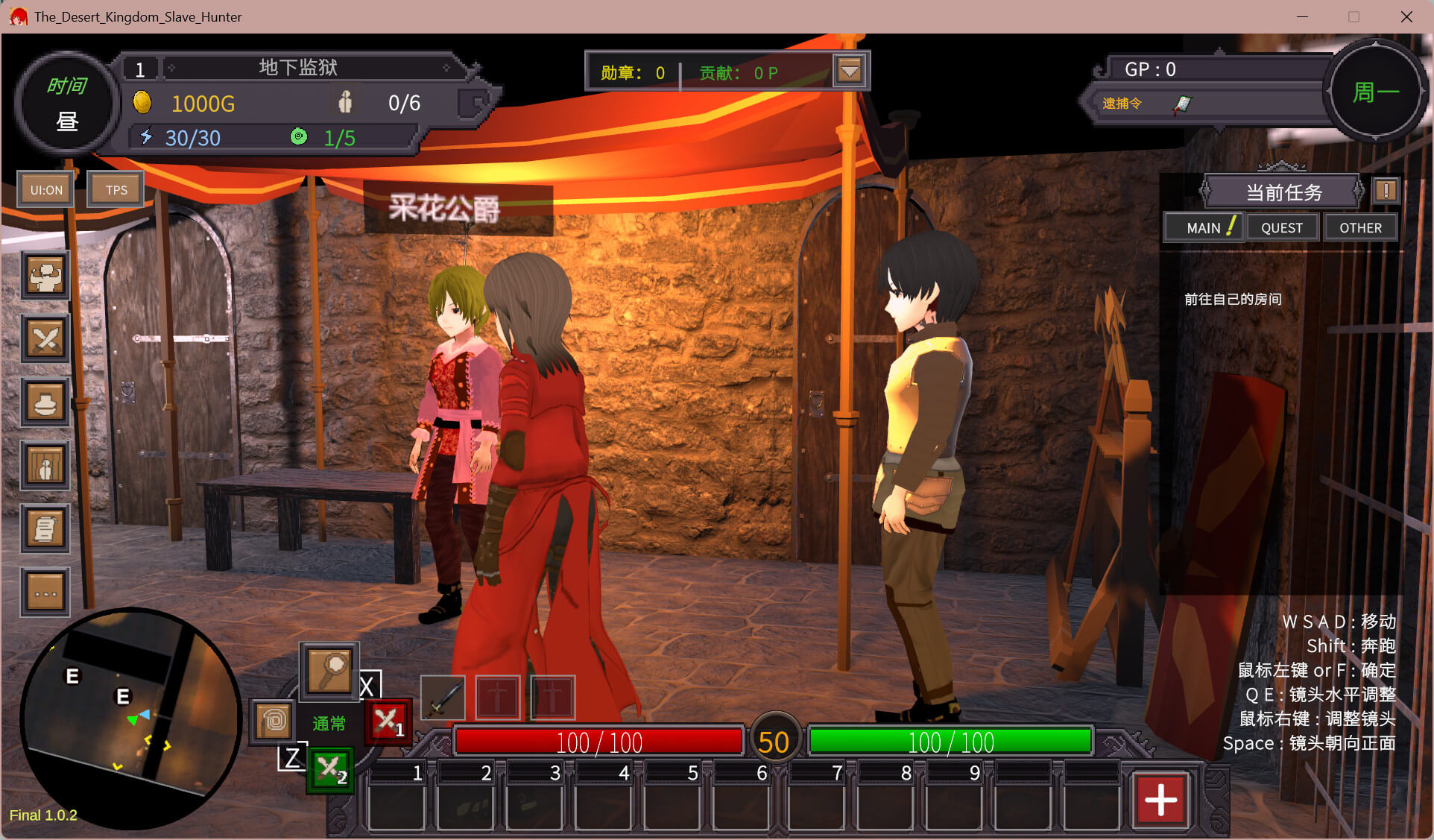Click the hat icon in the left sidebar
Image resolution: width=1434 pixels, height=840 pixels.
pos(45,403)
